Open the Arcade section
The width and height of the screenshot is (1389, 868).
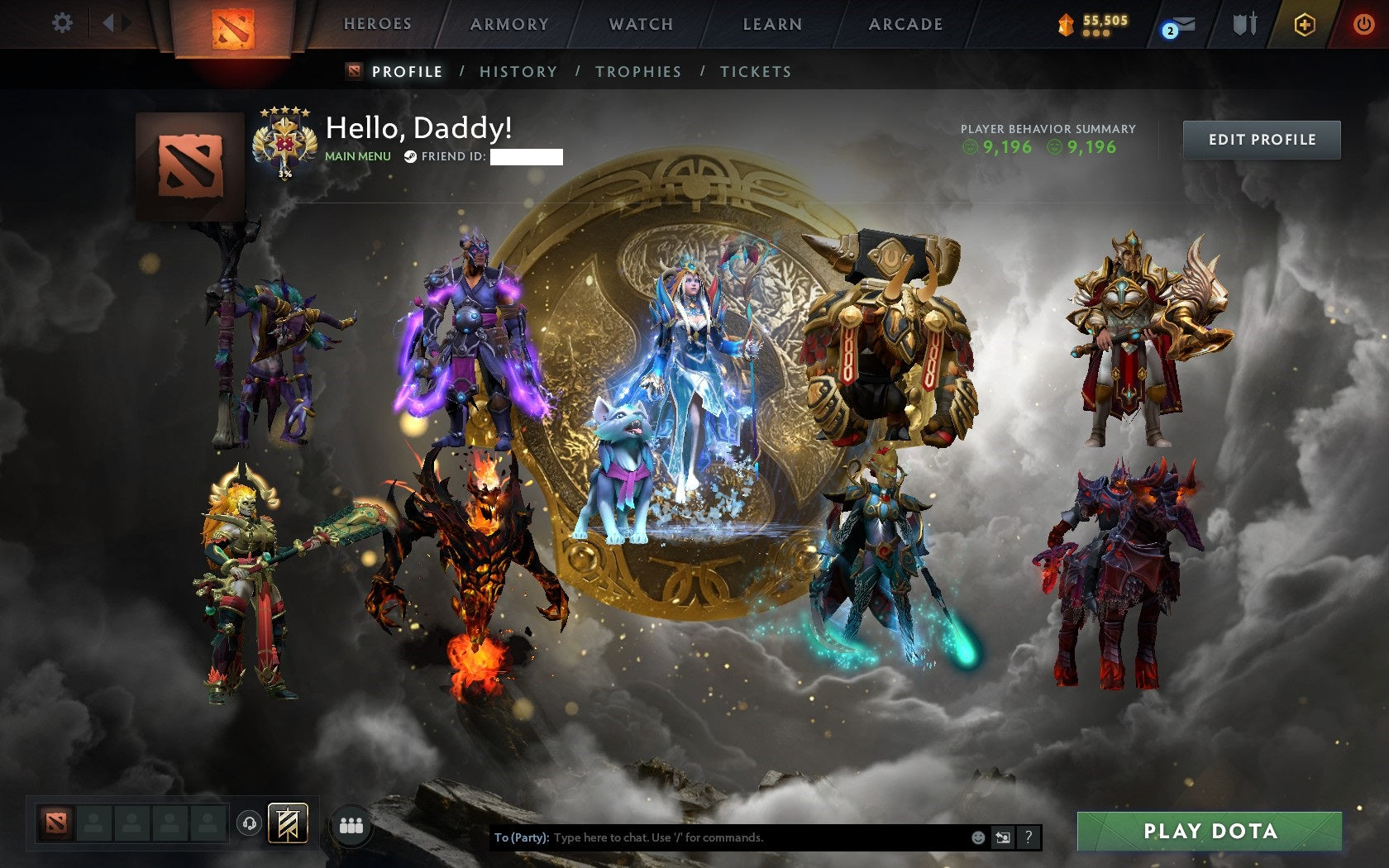905,23
